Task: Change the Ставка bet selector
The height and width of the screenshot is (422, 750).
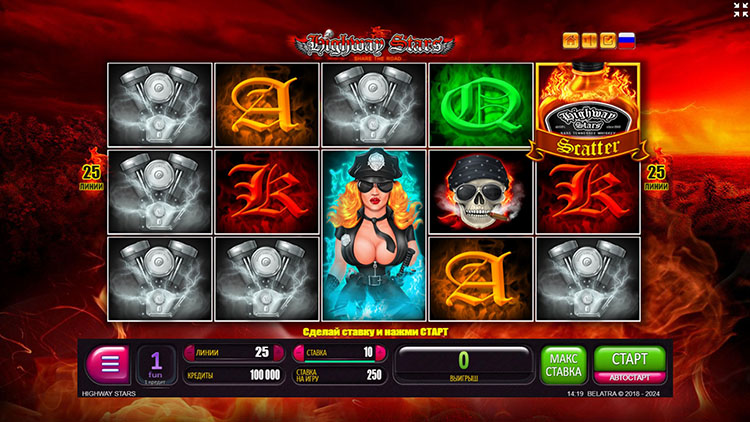Action: (337, 352)
